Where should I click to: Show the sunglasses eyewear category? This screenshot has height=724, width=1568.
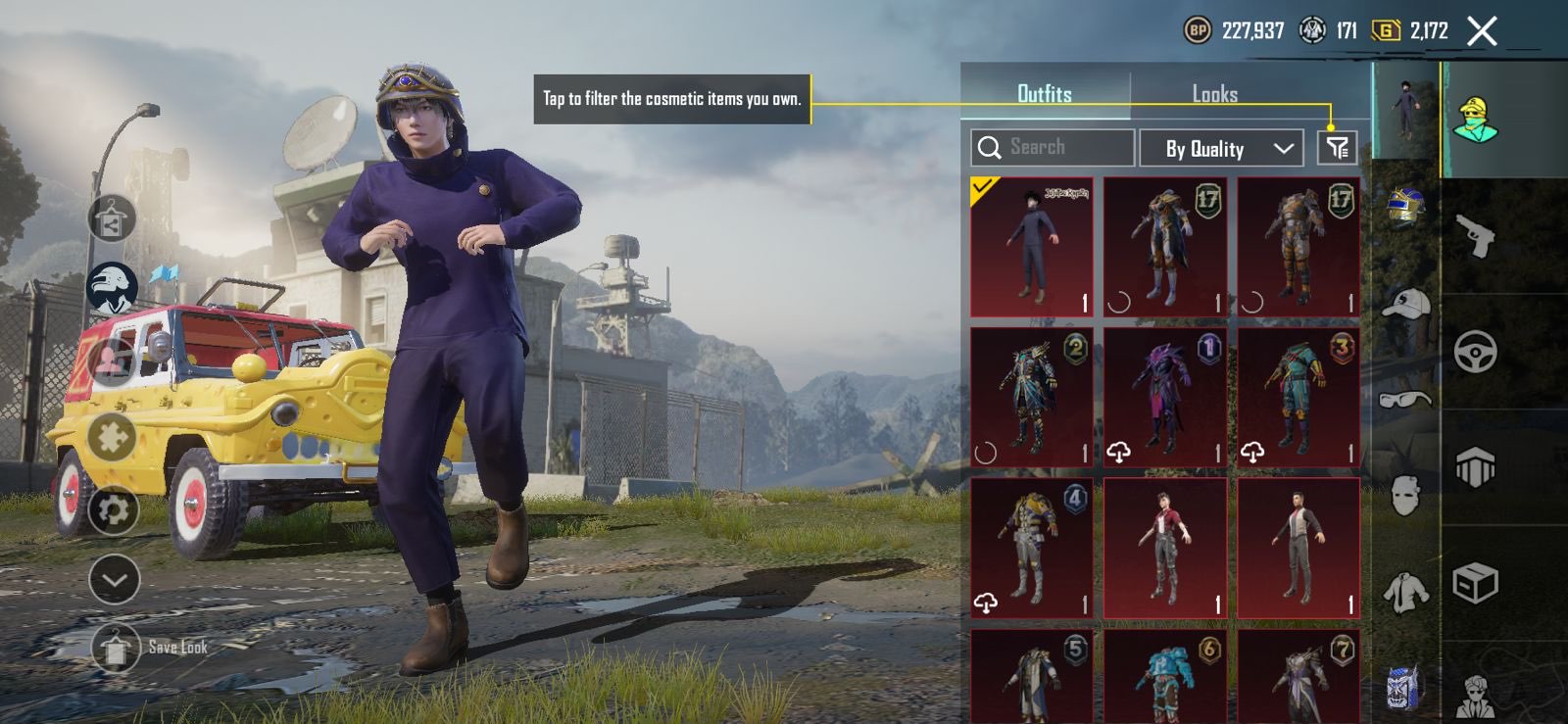(1405, 399)
